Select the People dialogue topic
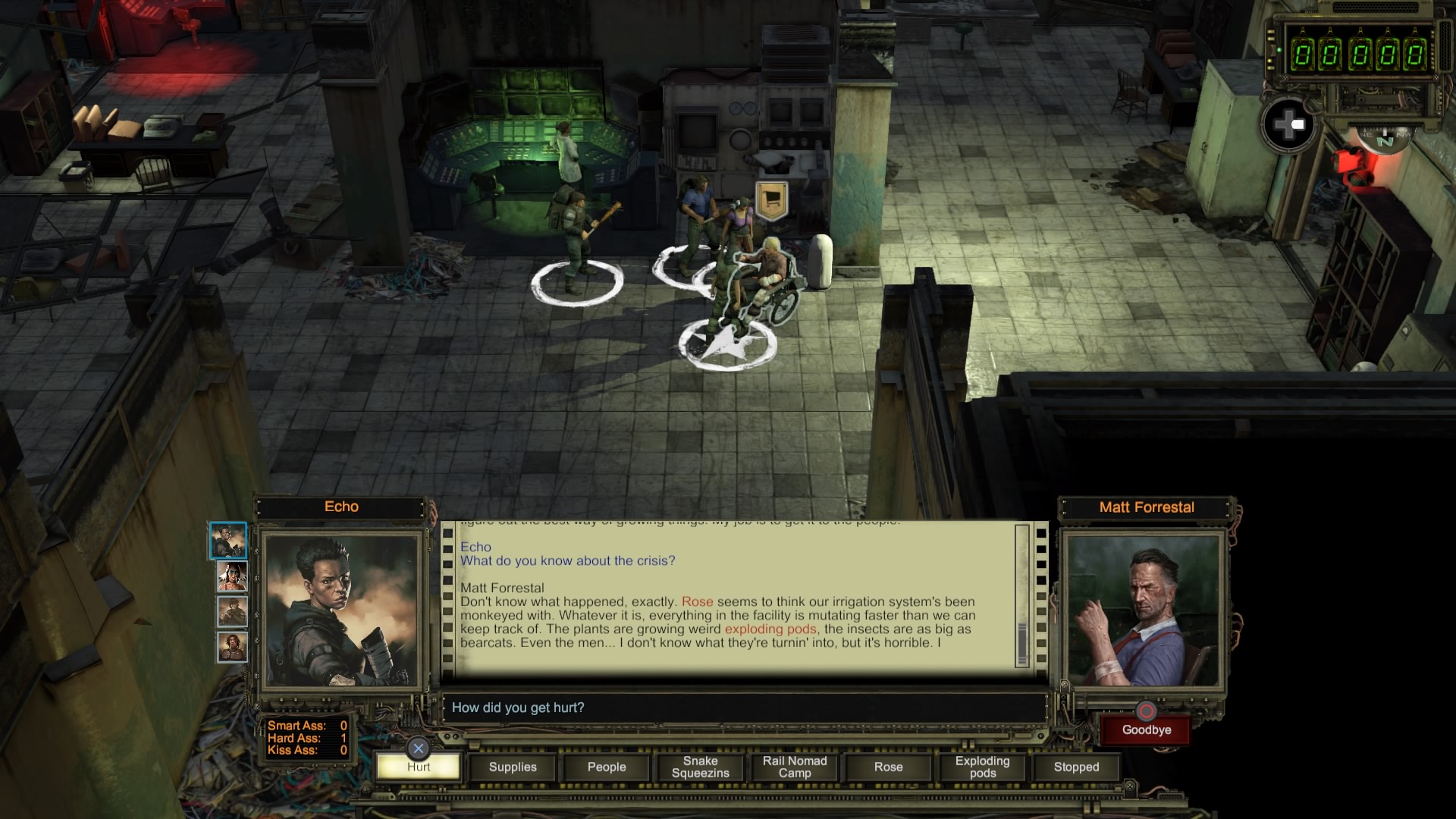This screenshot has height=819, width=1456. (607, 767)
